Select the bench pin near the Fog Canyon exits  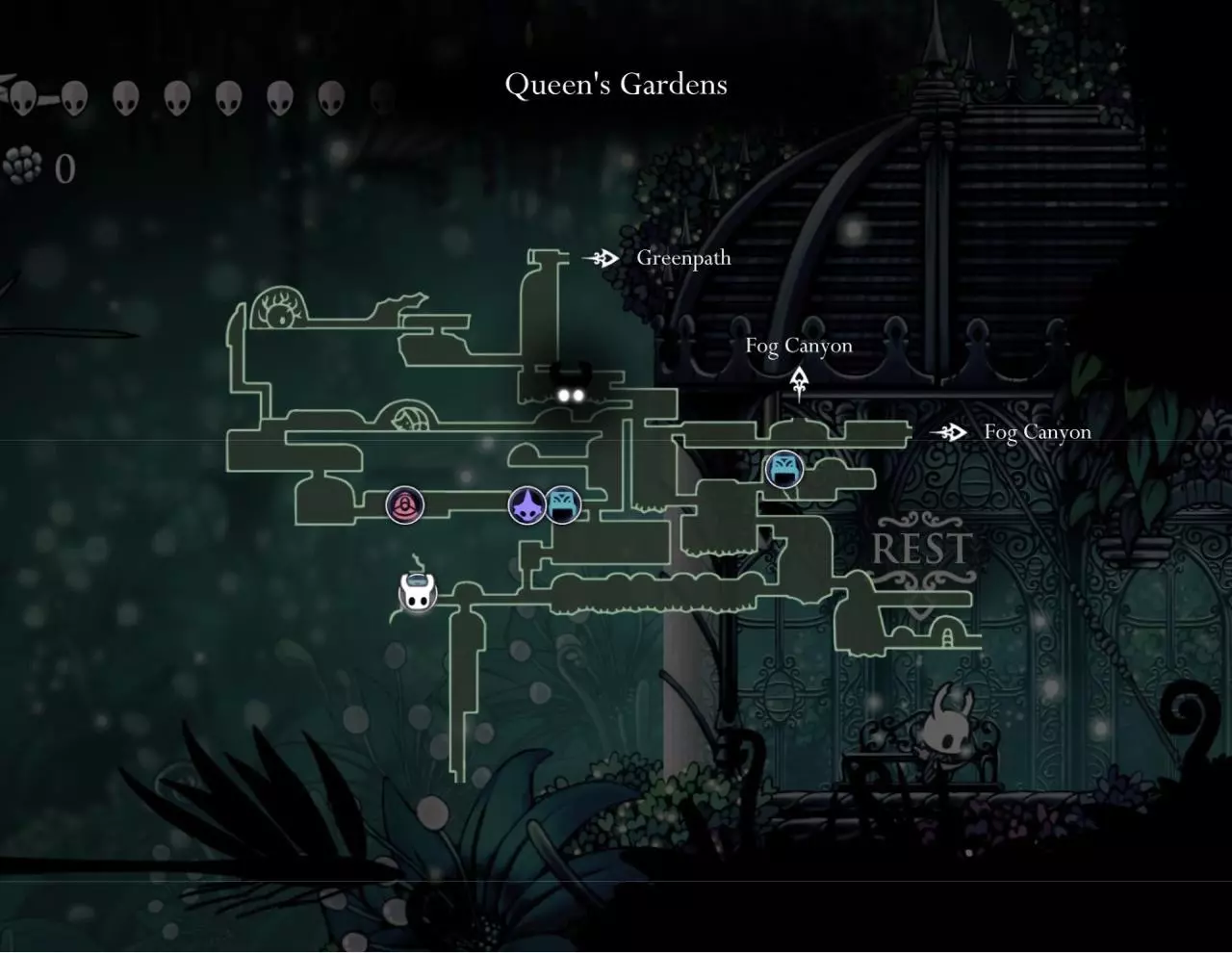[x=783, y=470]
